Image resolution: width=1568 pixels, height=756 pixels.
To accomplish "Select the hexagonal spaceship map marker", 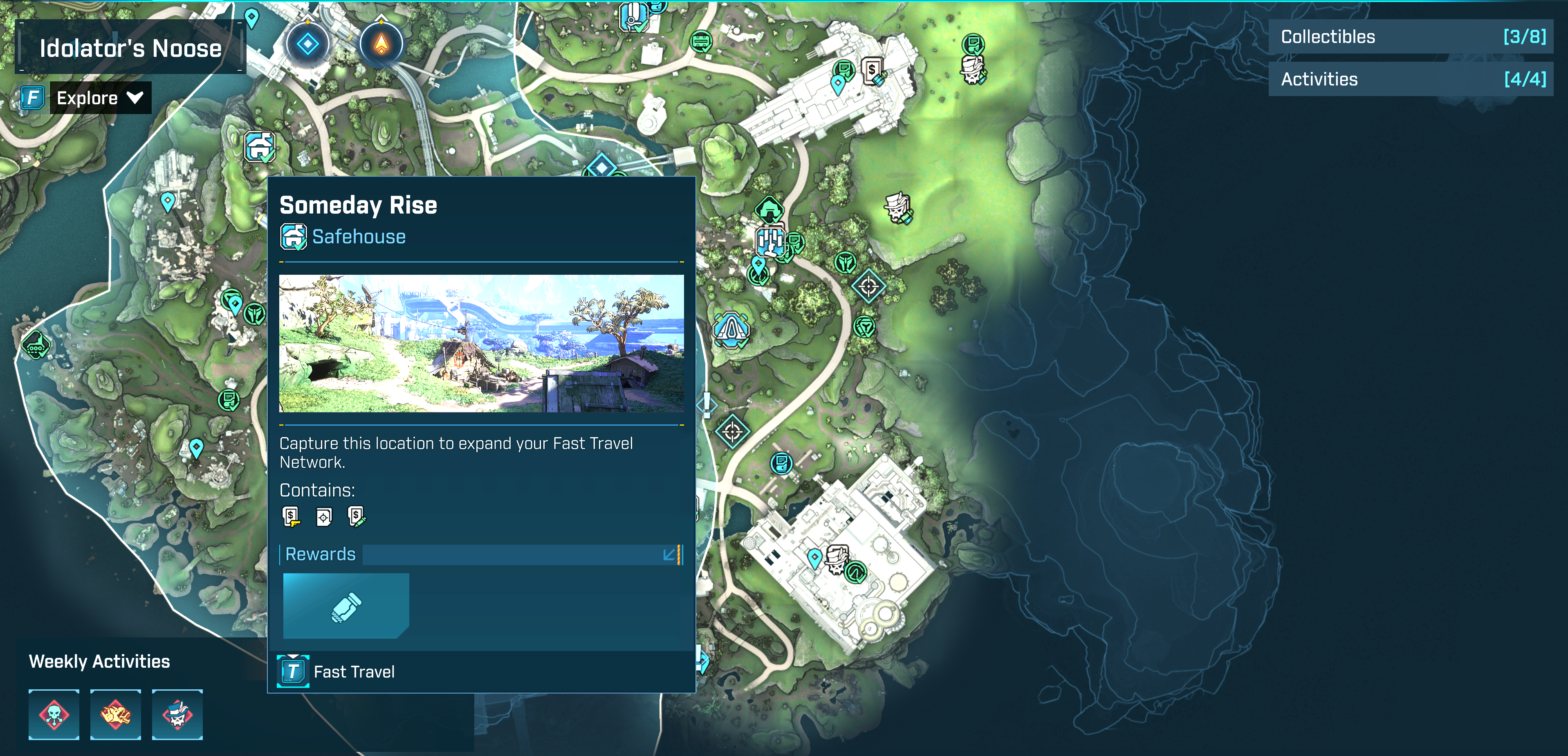I will pos(731,330).
